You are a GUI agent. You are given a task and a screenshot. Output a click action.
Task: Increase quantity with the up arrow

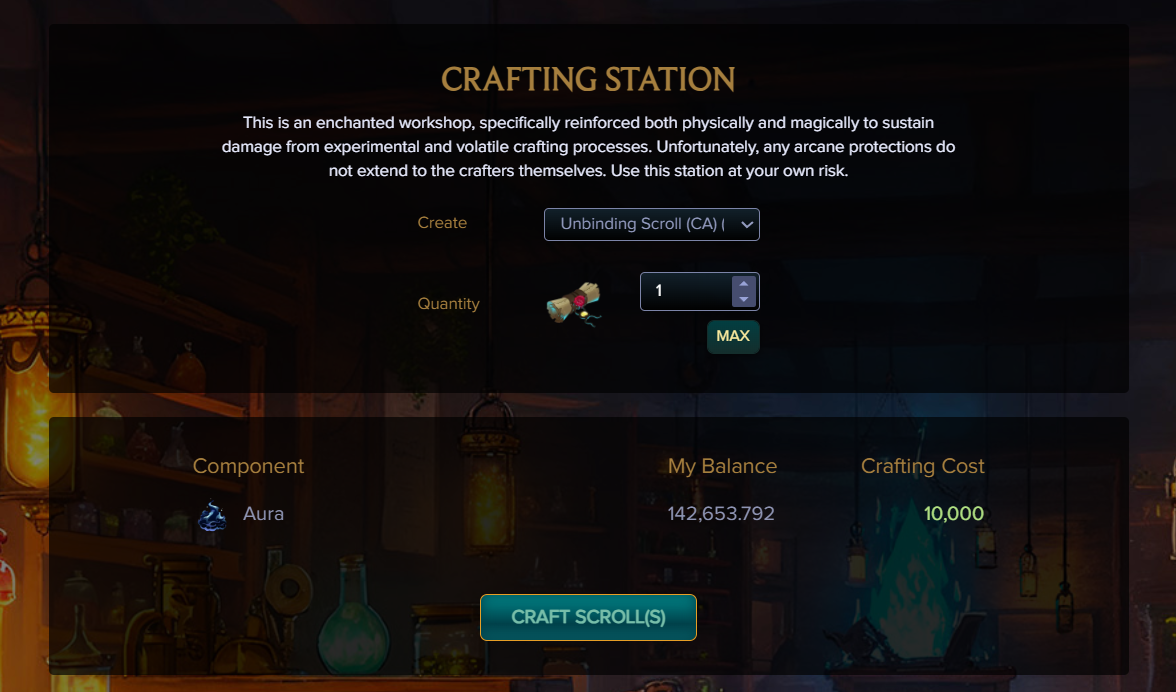tap(742, 284)
